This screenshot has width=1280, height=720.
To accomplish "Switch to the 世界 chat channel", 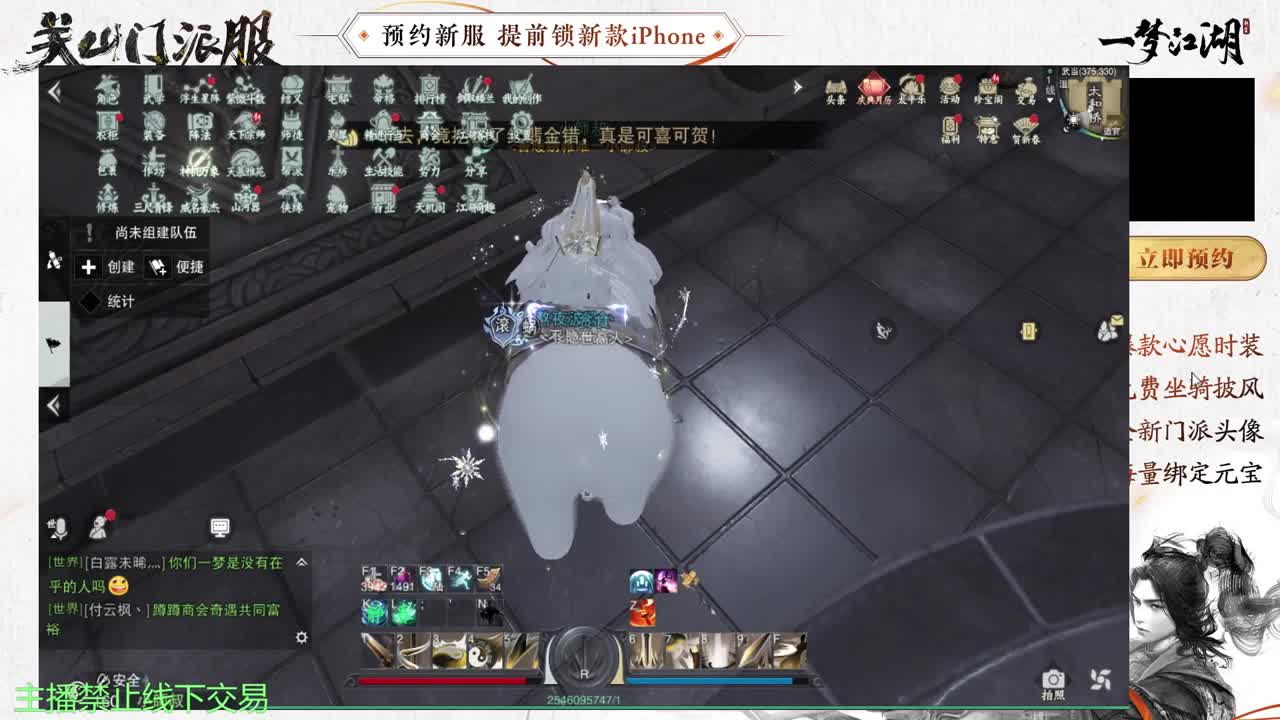I will coord(66,561).
